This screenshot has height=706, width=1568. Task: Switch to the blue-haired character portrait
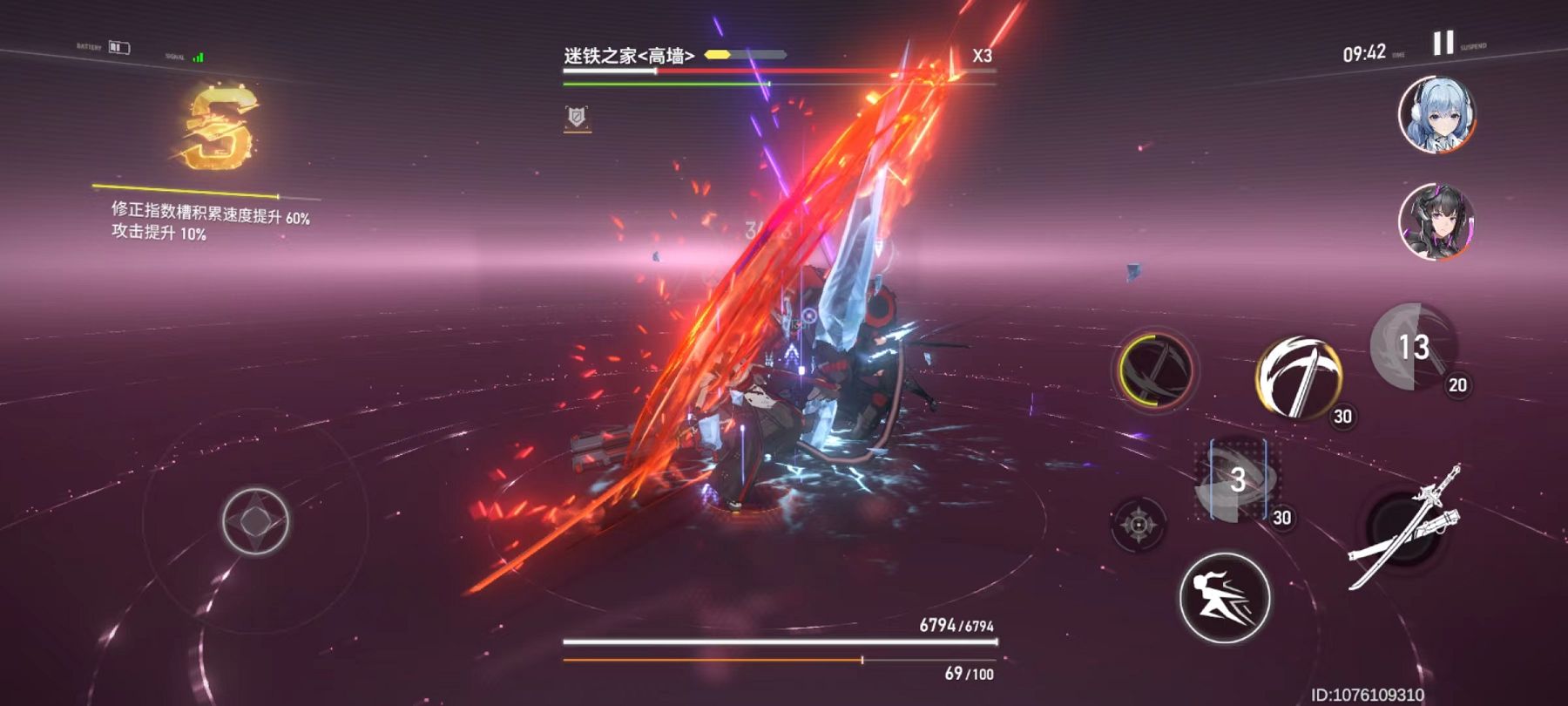(x=1436, y=114)
